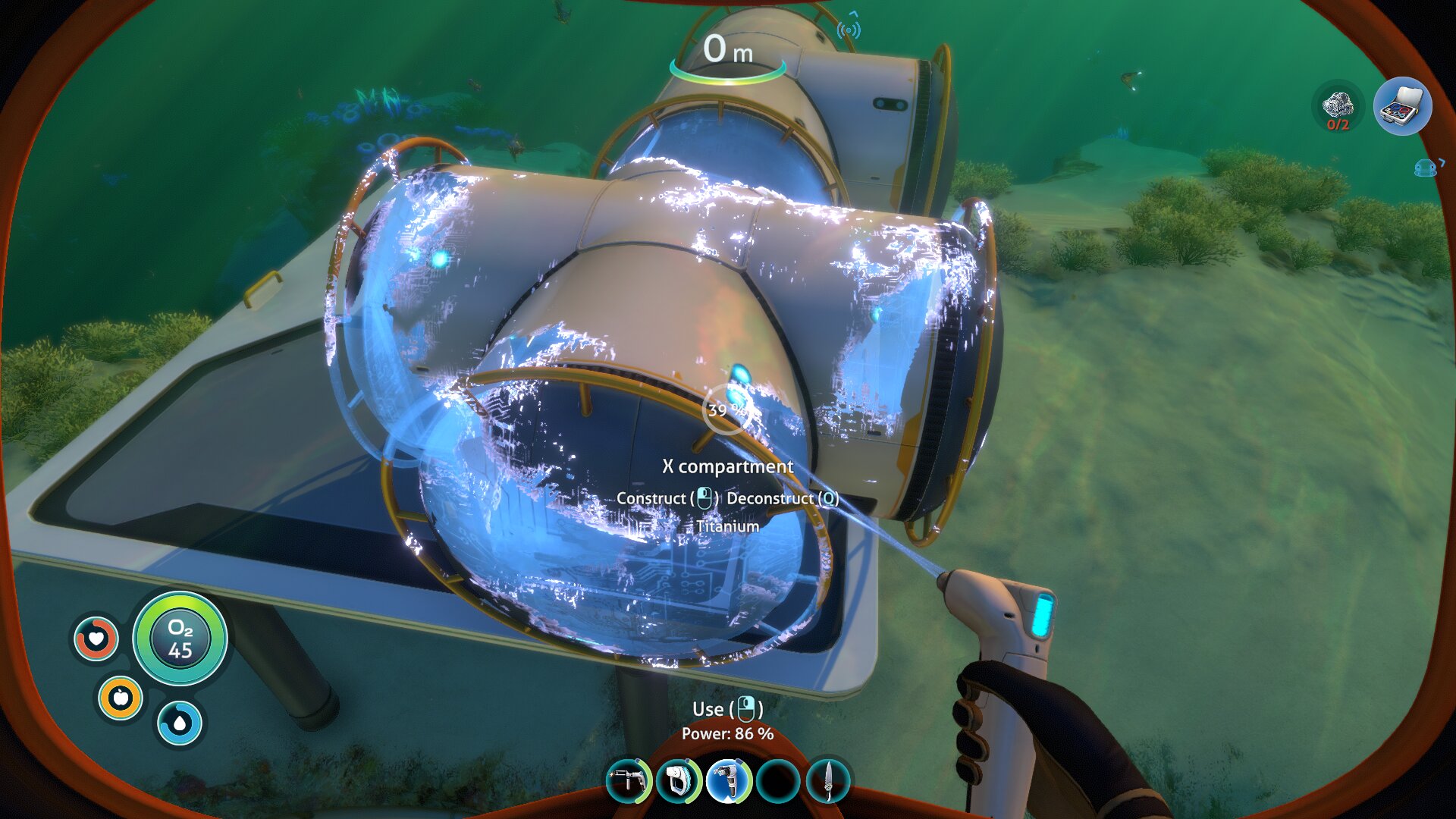The image size is (1456, 819).
Task: Click the signal beacon ping marker
Action: point(849,29)
